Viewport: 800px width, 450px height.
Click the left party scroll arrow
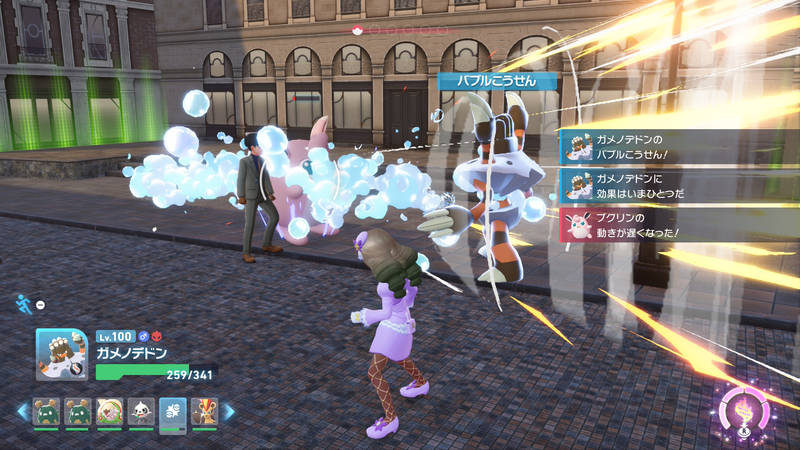tap(21, 411)
